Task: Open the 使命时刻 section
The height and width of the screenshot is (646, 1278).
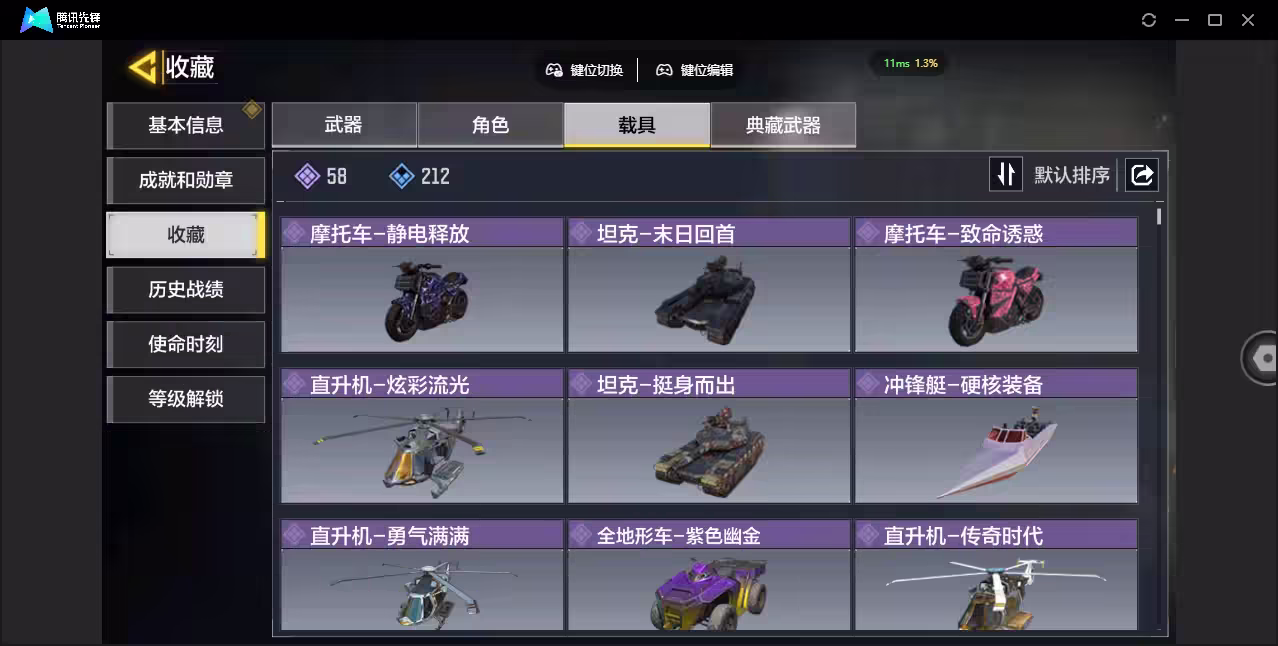Action: point(185,345)
